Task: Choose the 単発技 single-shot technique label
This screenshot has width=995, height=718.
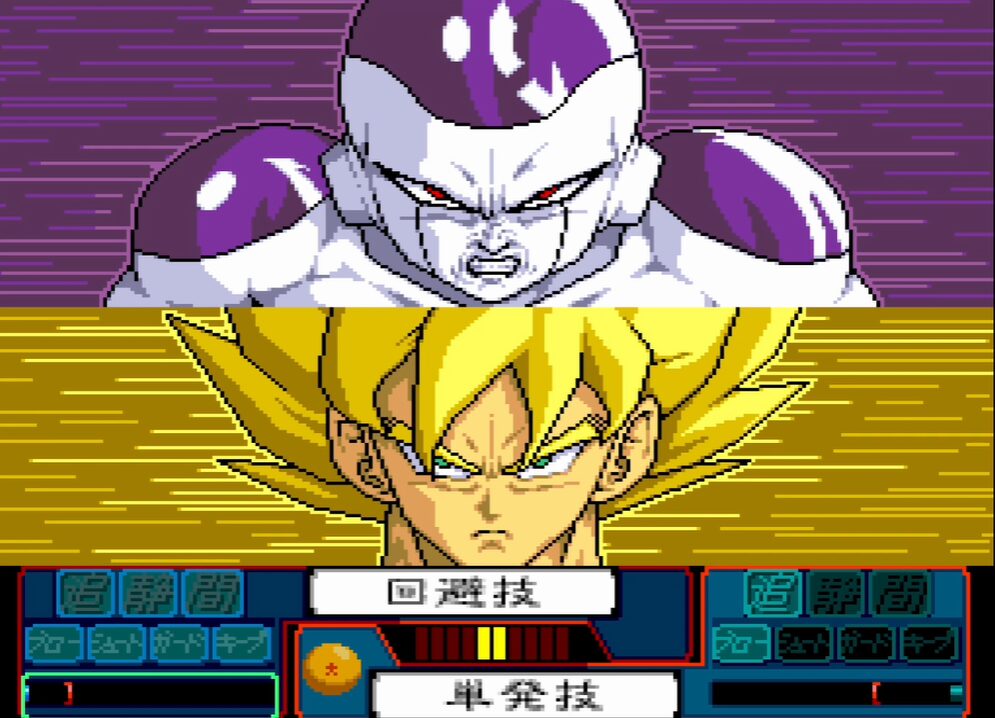Action: pyautogui.click(x=525, y=694)
